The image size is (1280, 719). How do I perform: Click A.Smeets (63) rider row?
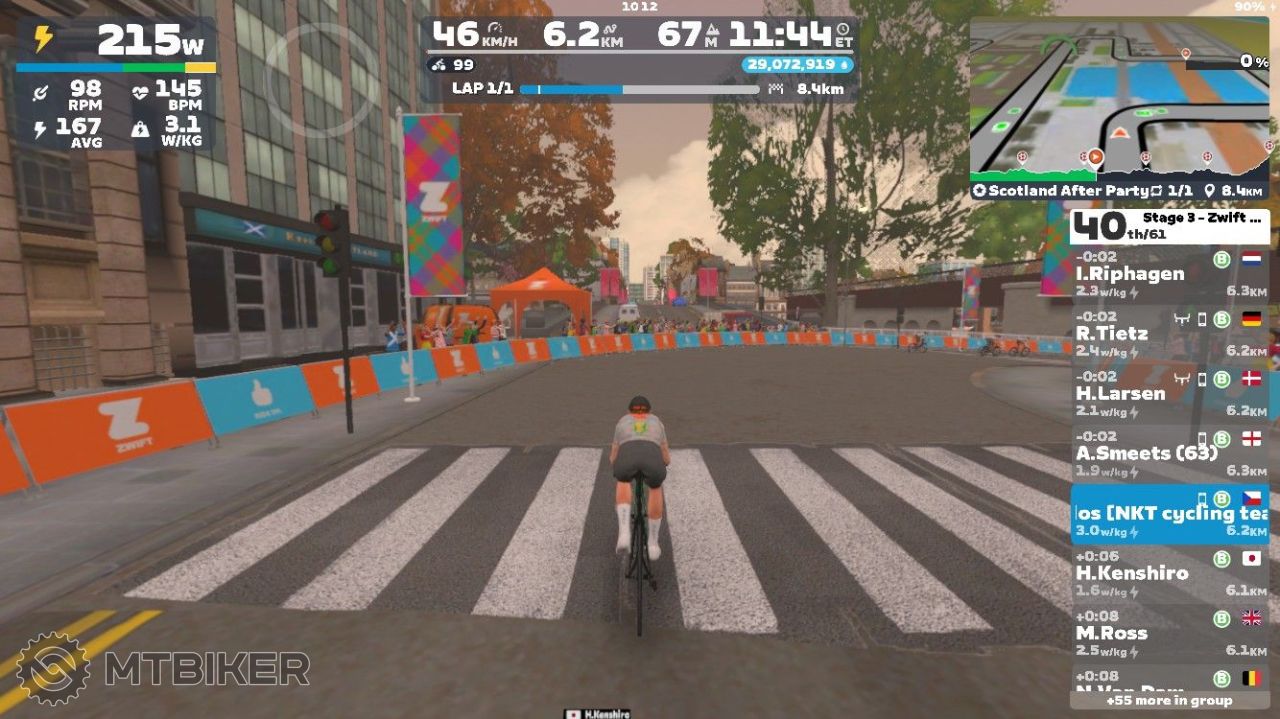[x=1168, y=454]
